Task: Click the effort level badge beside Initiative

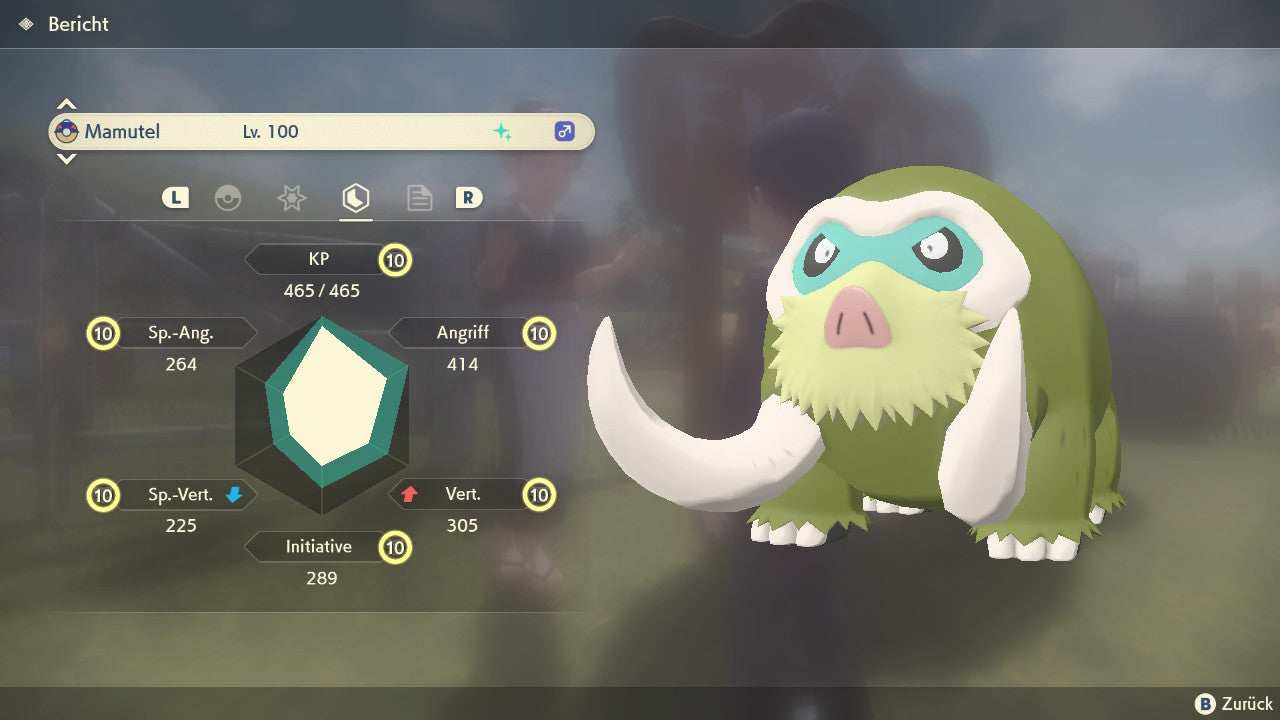Action: pyautogui.click(x=396, y=547)
